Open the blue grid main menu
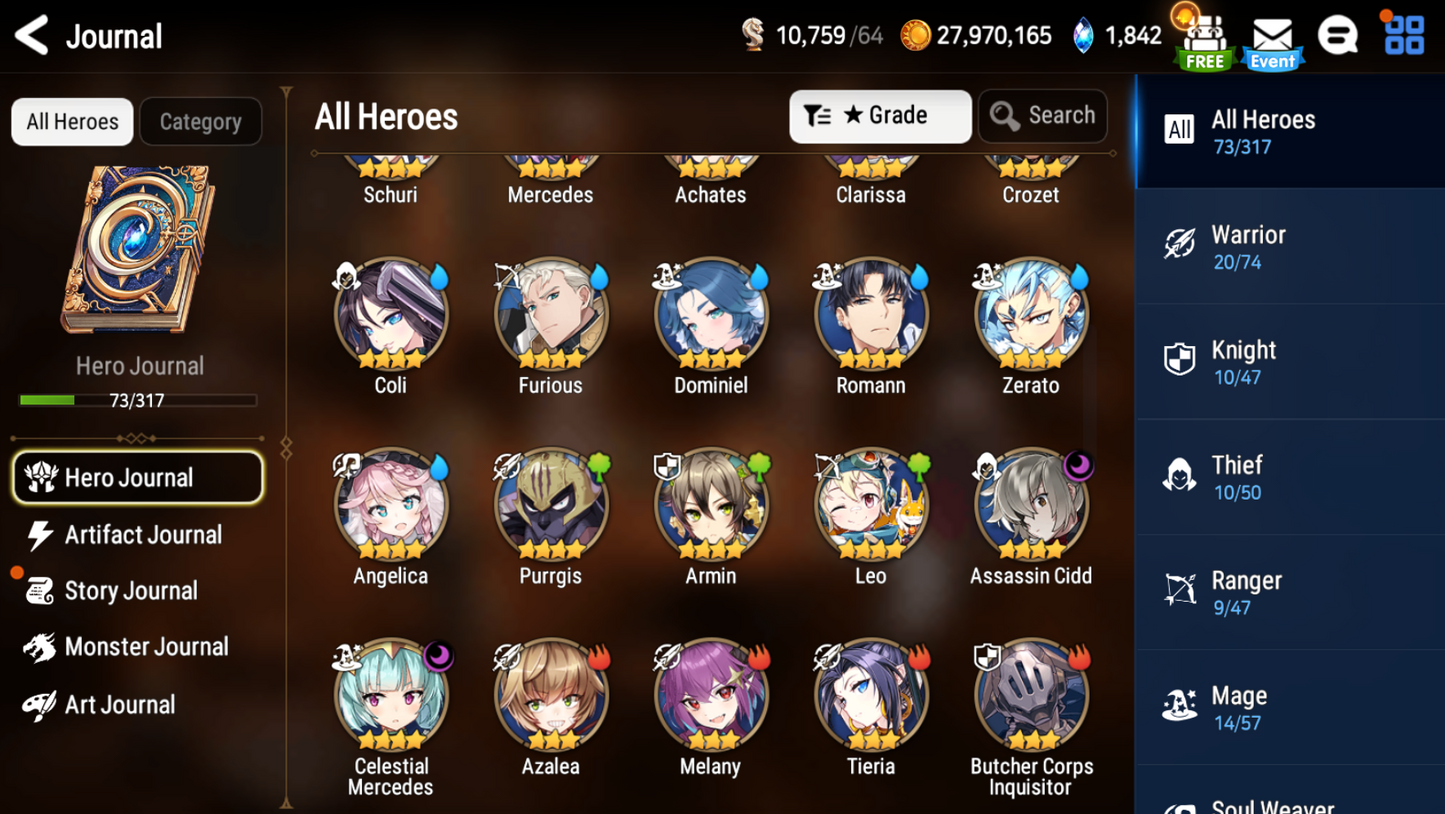Image resolution: width=1445 pixels, height=814 pixels. click(1404, 35)
